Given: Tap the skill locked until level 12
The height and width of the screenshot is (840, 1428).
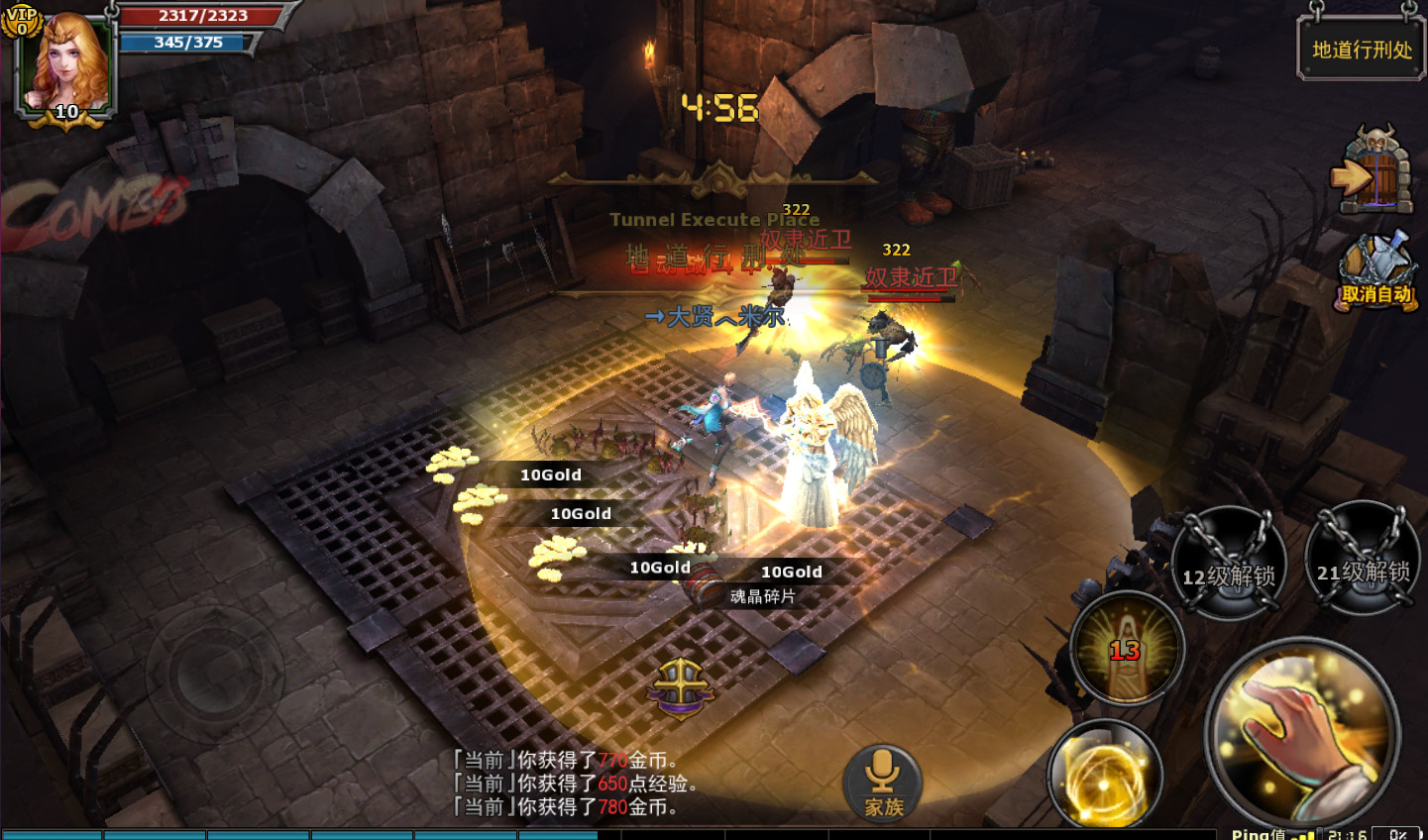Looking at the screenshot, I should 1229,564.
